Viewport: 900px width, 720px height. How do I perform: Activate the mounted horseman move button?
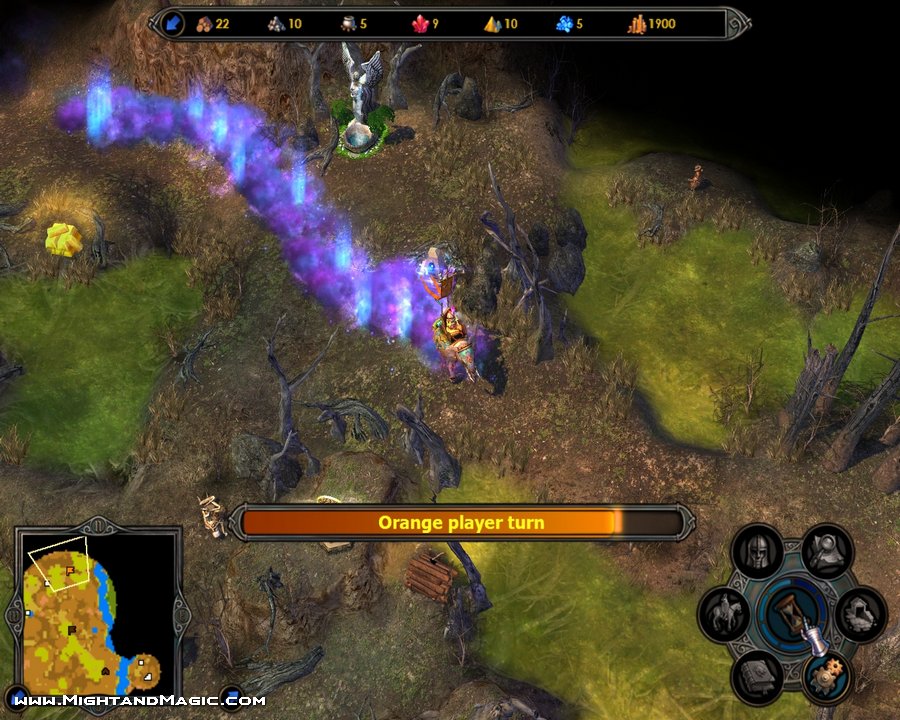[x=725, y=613]
